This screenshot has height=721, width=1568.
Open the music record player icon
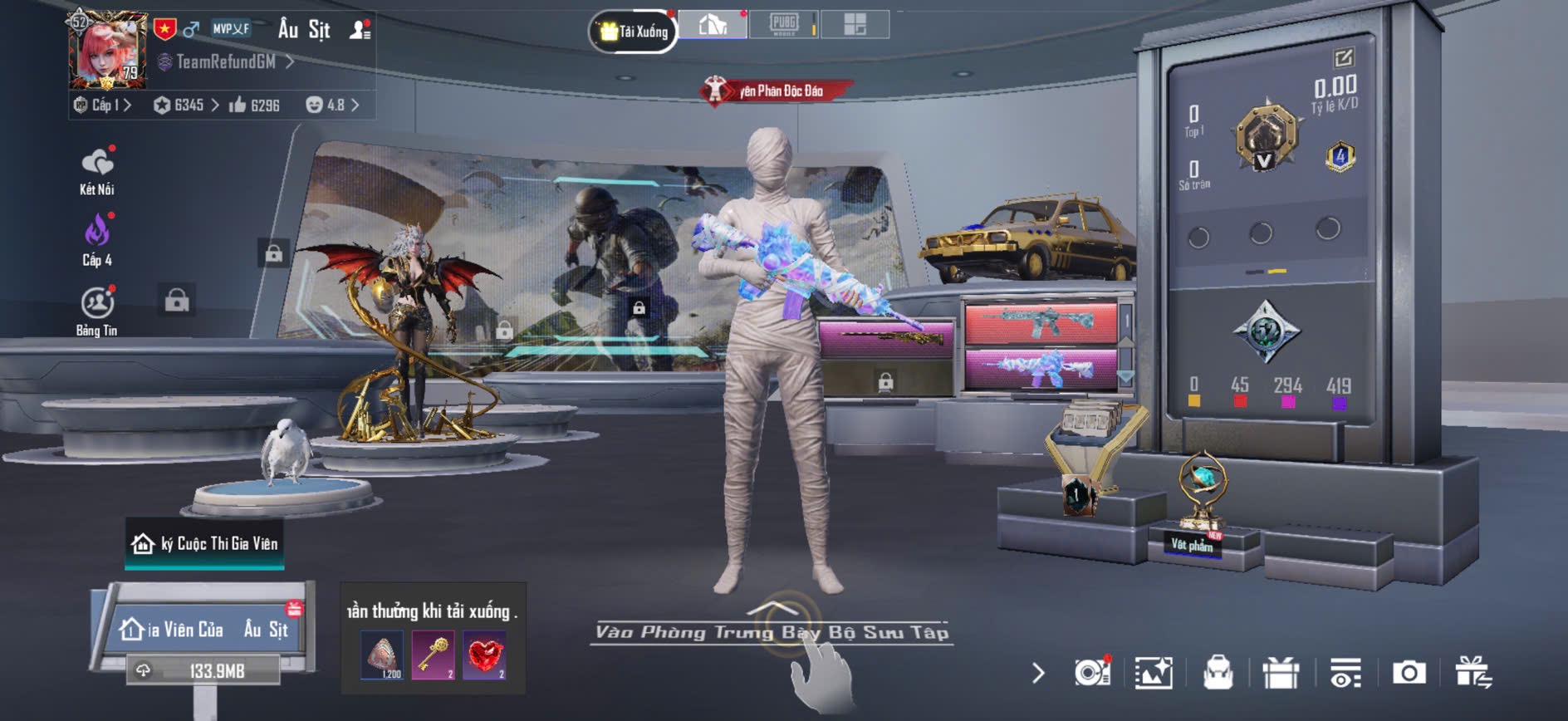tap(1091, 672)
